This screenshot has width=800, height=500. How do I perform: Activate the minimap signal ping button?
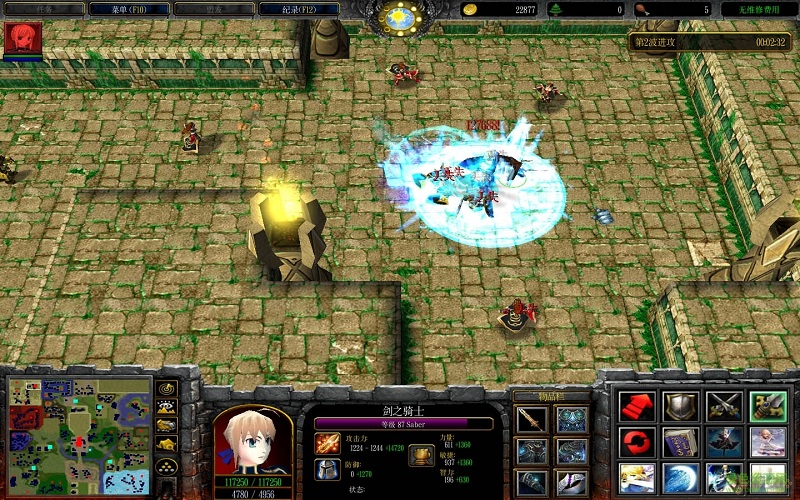coord(167,388)
